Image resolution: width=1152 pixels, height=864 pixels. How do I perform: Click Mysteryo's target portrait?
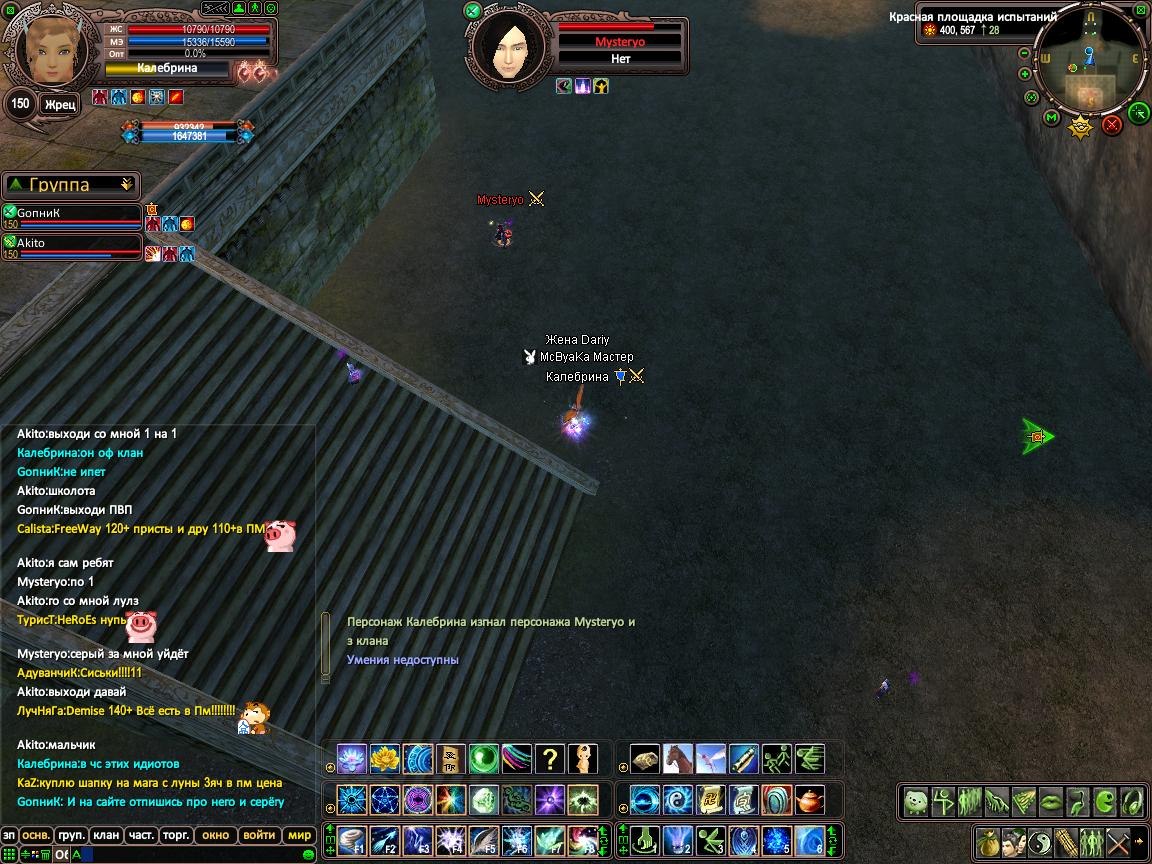click(510, 46)
